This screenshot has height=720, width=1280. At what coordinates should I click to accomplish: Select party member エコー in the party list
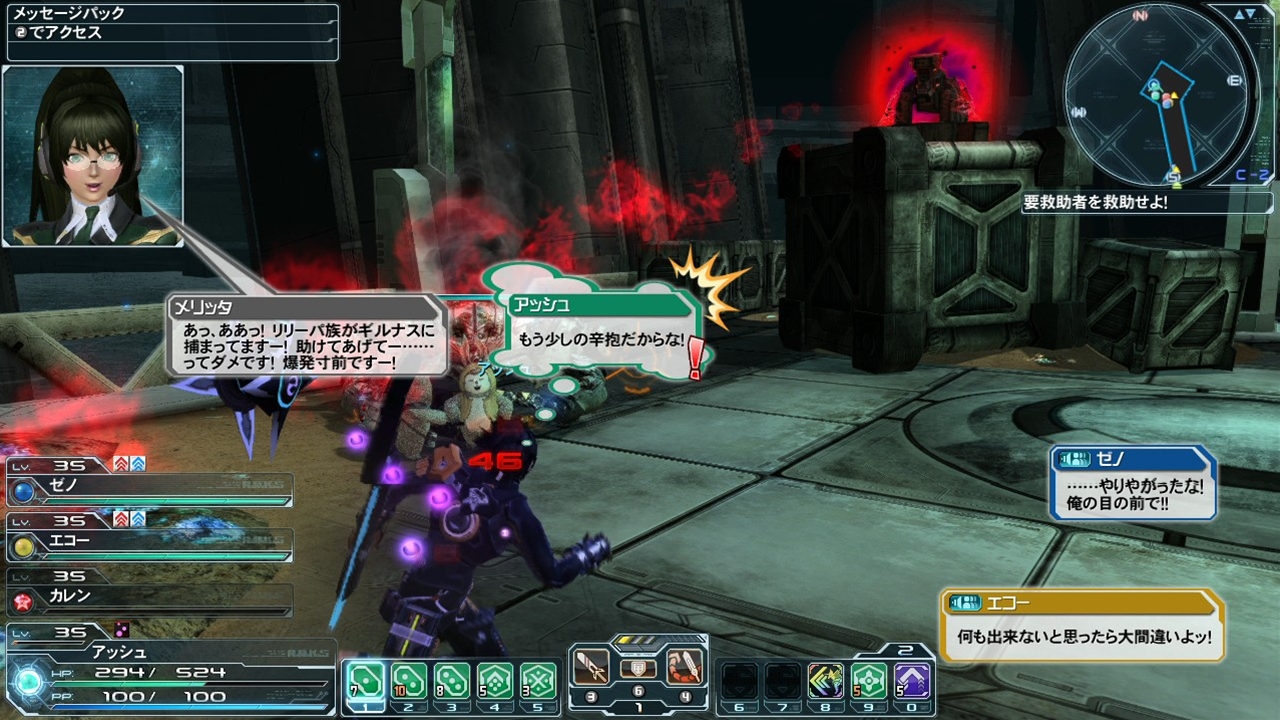(x=150, y=544)
